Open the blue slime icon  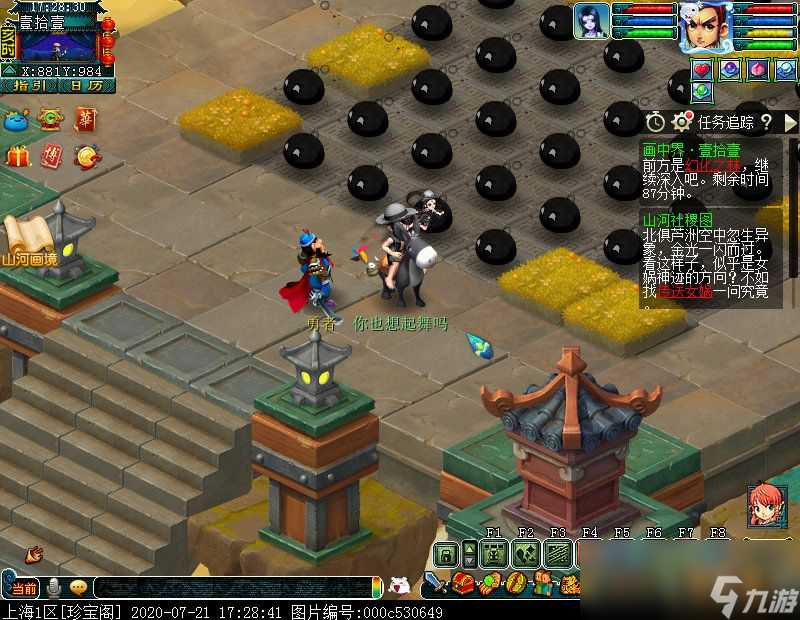[x=17, y=120]
